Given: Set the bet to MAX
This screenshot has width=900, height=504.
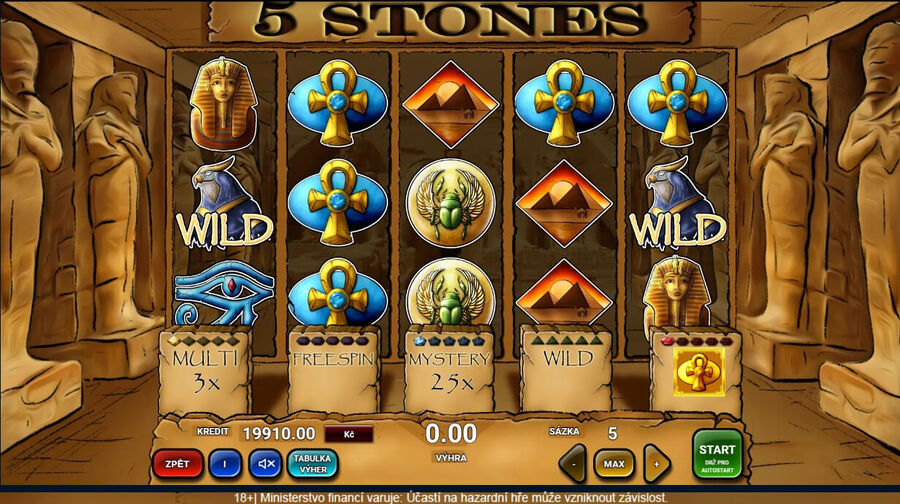Looking at the screenshot, I should pyautogui.click(x=614, y=464).
